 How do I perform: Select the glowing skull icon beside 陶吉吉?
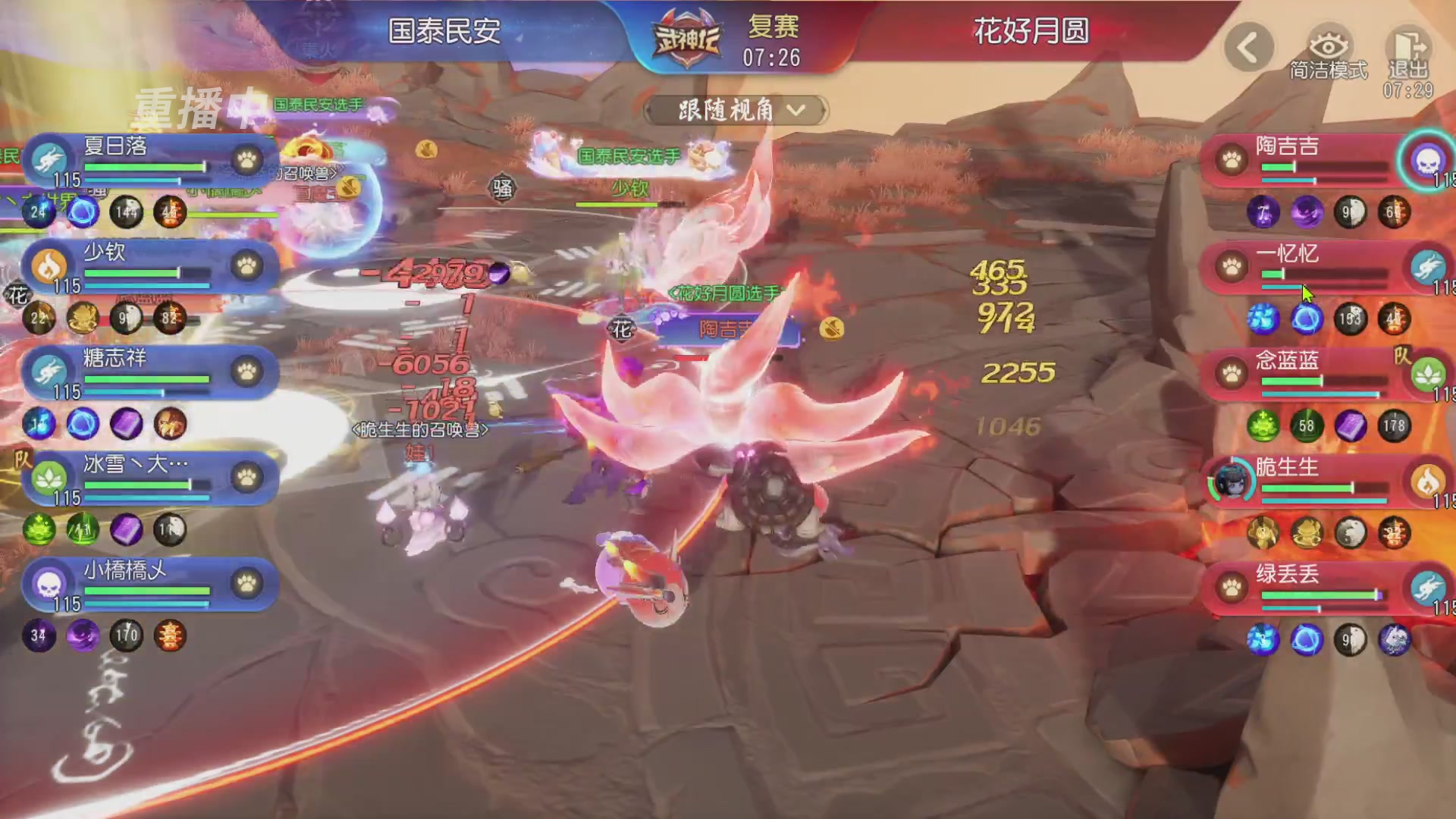coord(1427,161)
